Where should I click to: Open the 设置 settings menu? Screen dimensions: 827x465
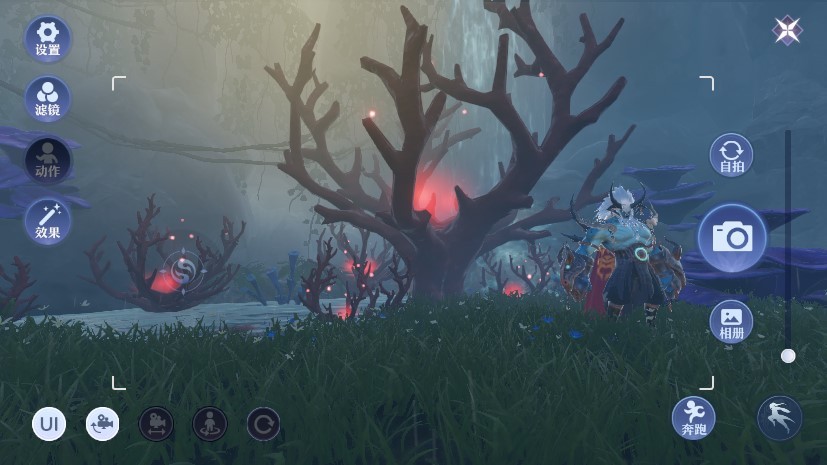coord(47,37)
